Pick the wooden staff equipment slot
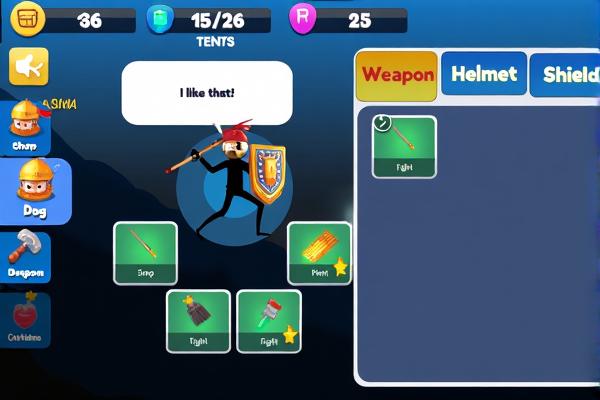Viewport: 600px width, 400px height. [145, 252]
